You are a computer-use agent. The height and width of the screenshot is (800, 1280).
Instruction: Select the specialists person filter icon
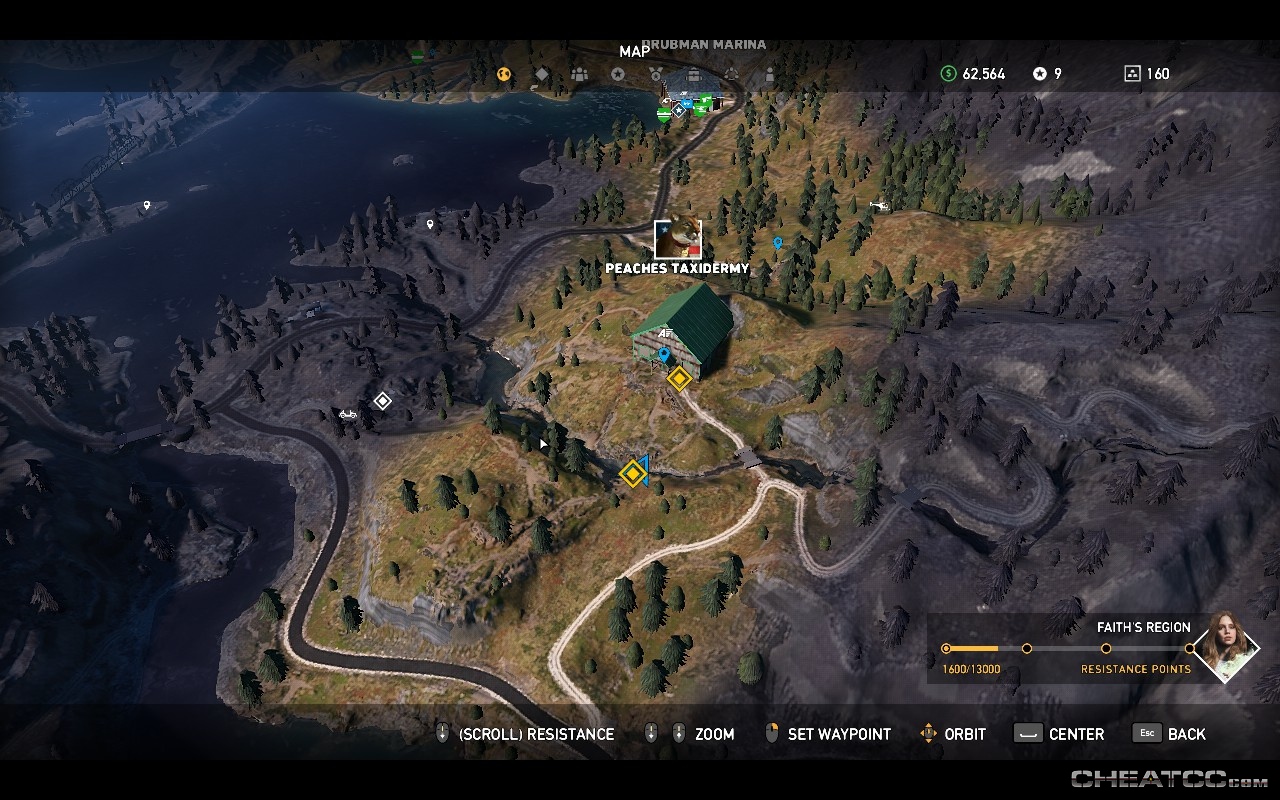click(x=769, y=74)
